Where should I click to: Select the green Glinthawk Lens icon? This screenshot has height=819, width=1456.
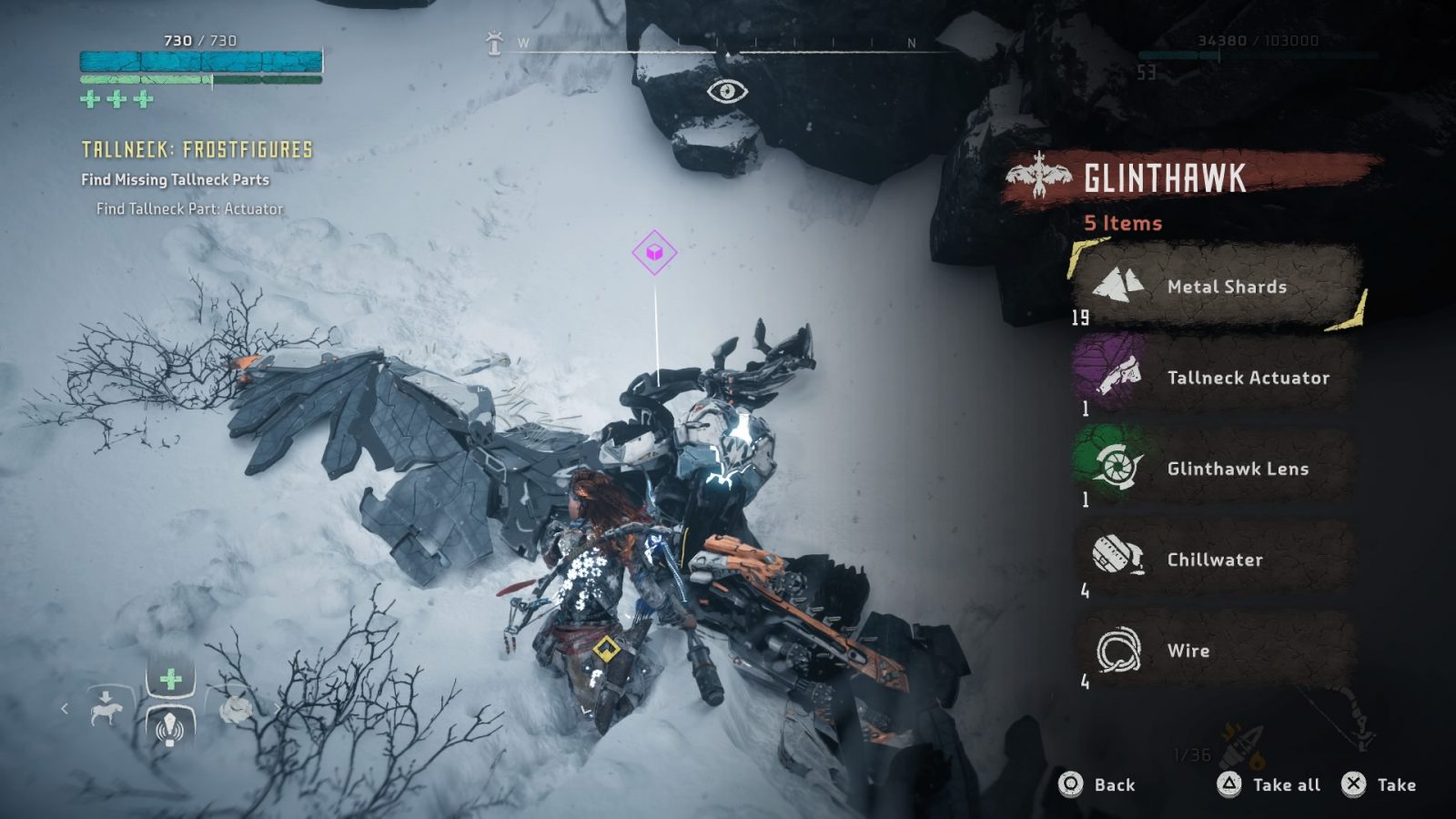point(1119,469)
